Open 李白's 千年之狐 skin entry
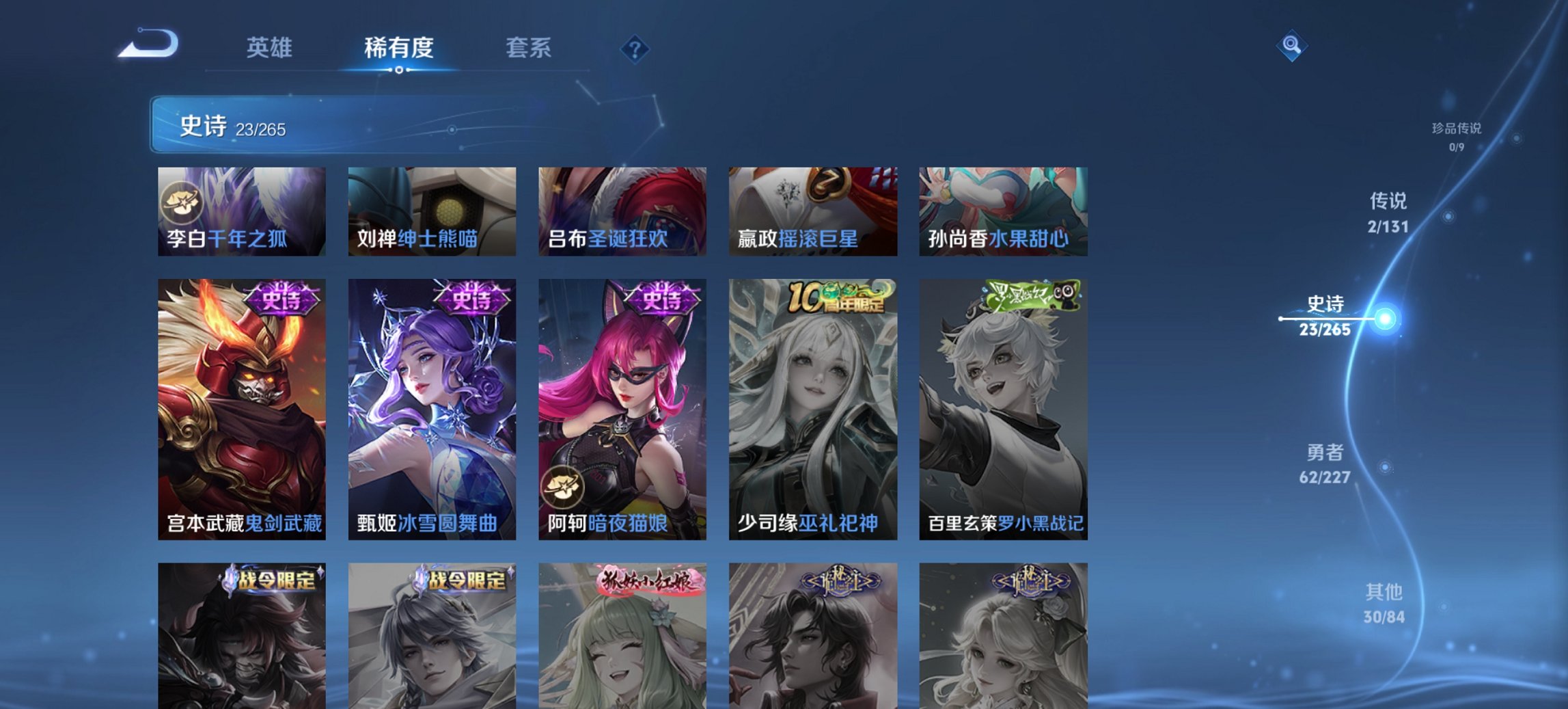The image size is (1568, 709). (x=240, y=211)
